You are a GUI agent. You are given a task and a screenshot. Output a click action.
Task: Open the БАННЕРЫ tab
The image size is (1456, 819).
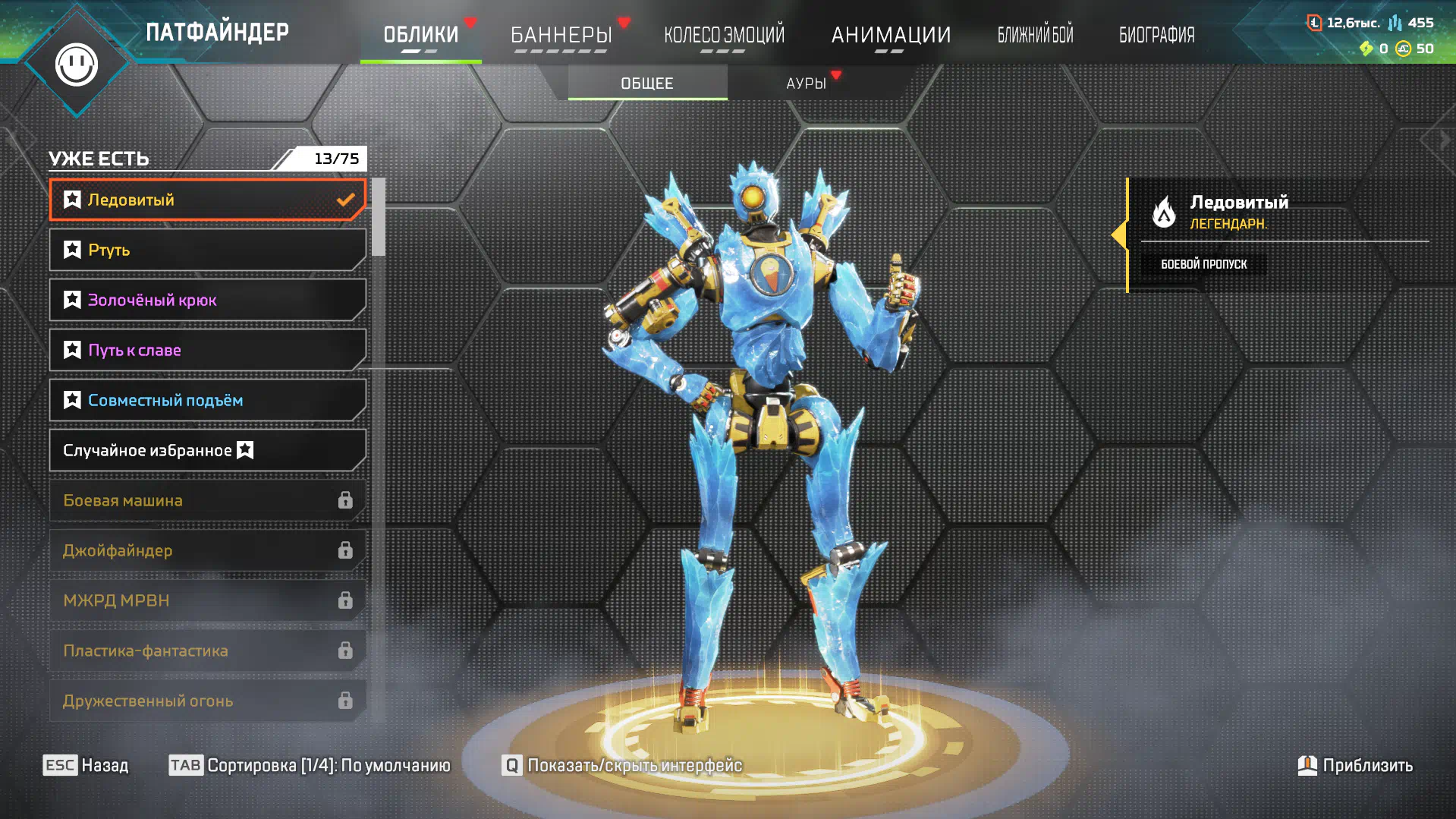tap(561, 35)
